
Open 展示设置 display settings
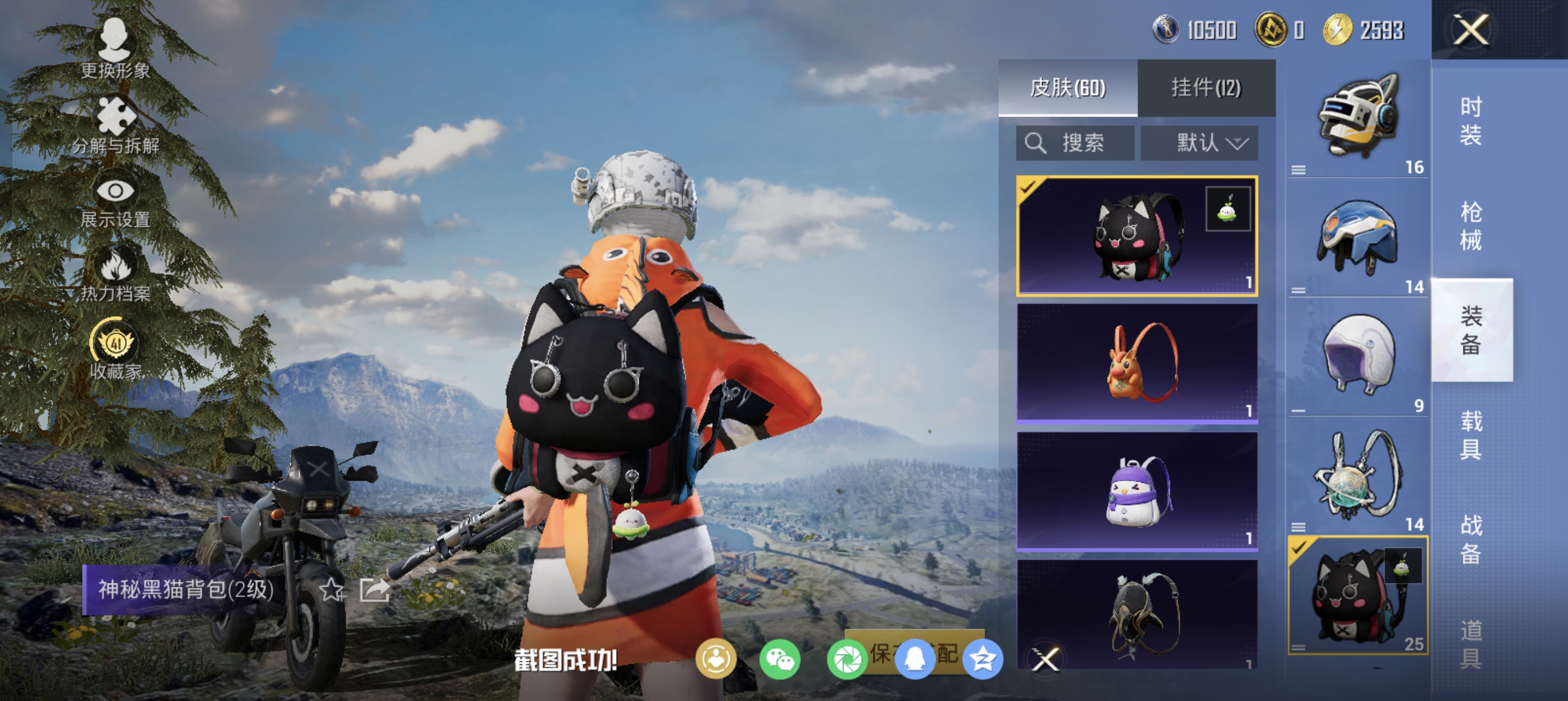(115, 202)
